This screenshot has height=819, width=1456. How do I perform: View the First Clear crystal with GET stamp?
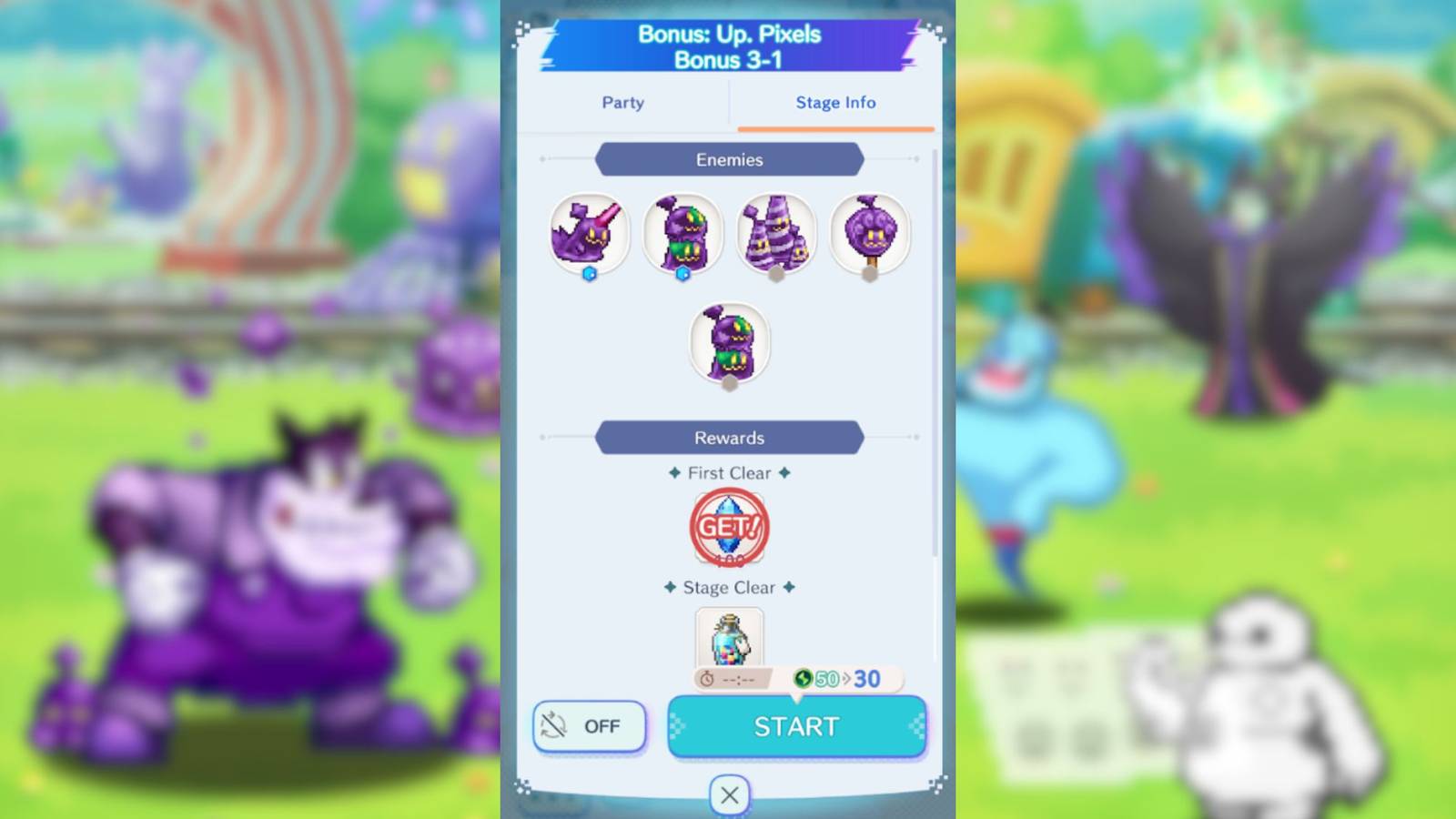point(728,526)
